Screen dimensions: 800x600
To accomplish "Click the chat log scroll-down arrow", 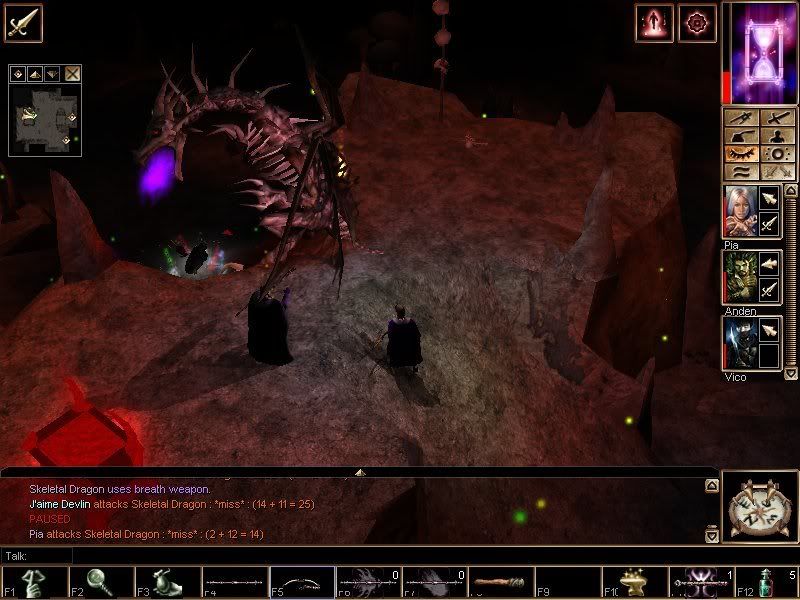I will (711, 536).
